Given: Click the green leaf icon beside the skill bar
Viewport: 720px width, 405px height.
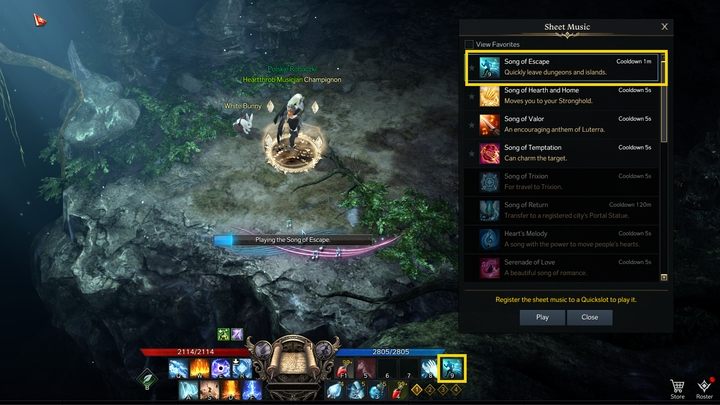Looking at the screenshot, I should 147,379.
